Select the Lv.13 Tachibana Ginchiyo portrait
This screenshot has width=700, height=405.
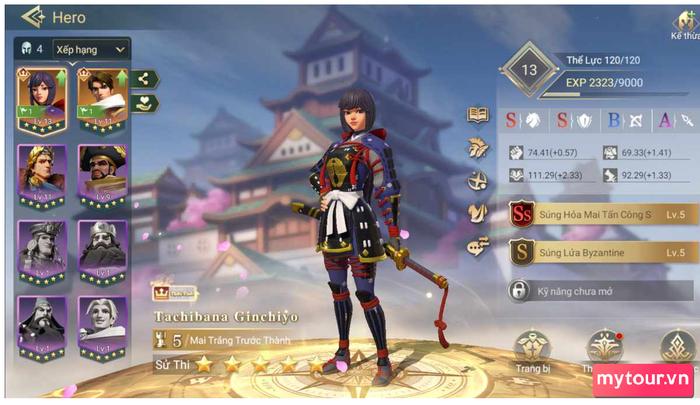[x=41, y=100]
